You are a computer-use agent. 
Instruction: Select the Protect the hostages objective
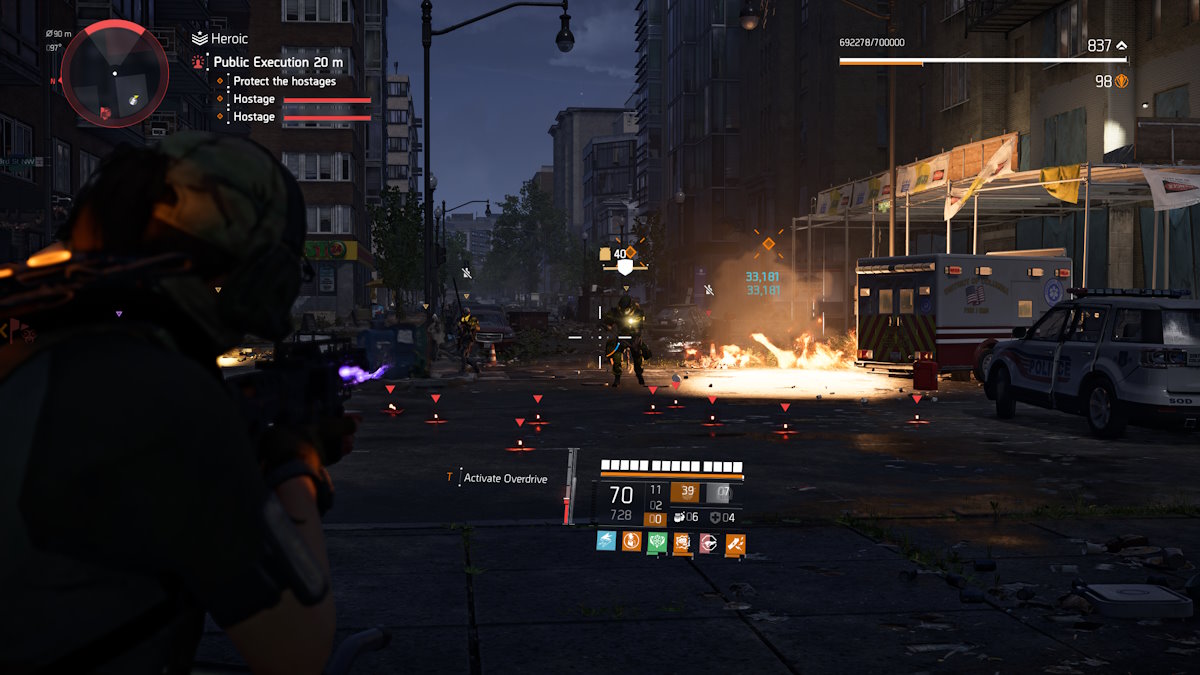[x=284, y=81]
